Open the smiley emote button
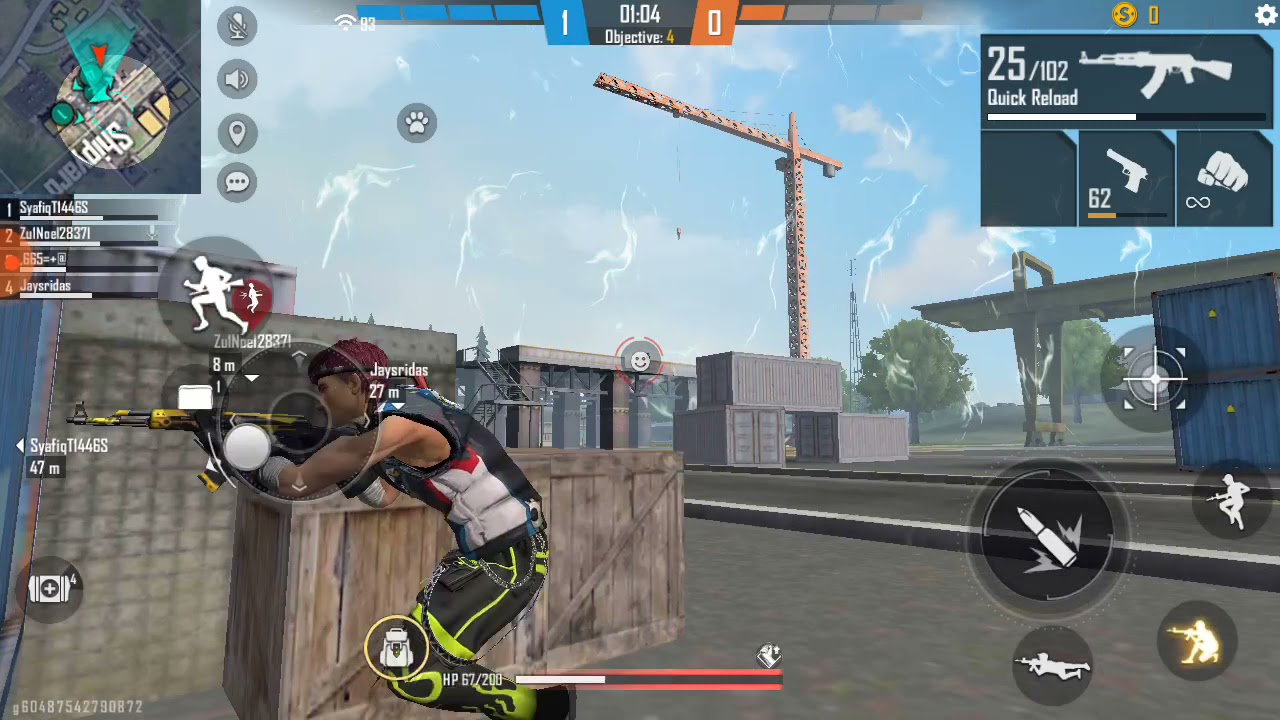Viewport: 1280px width, 720px height. (640, 361)
